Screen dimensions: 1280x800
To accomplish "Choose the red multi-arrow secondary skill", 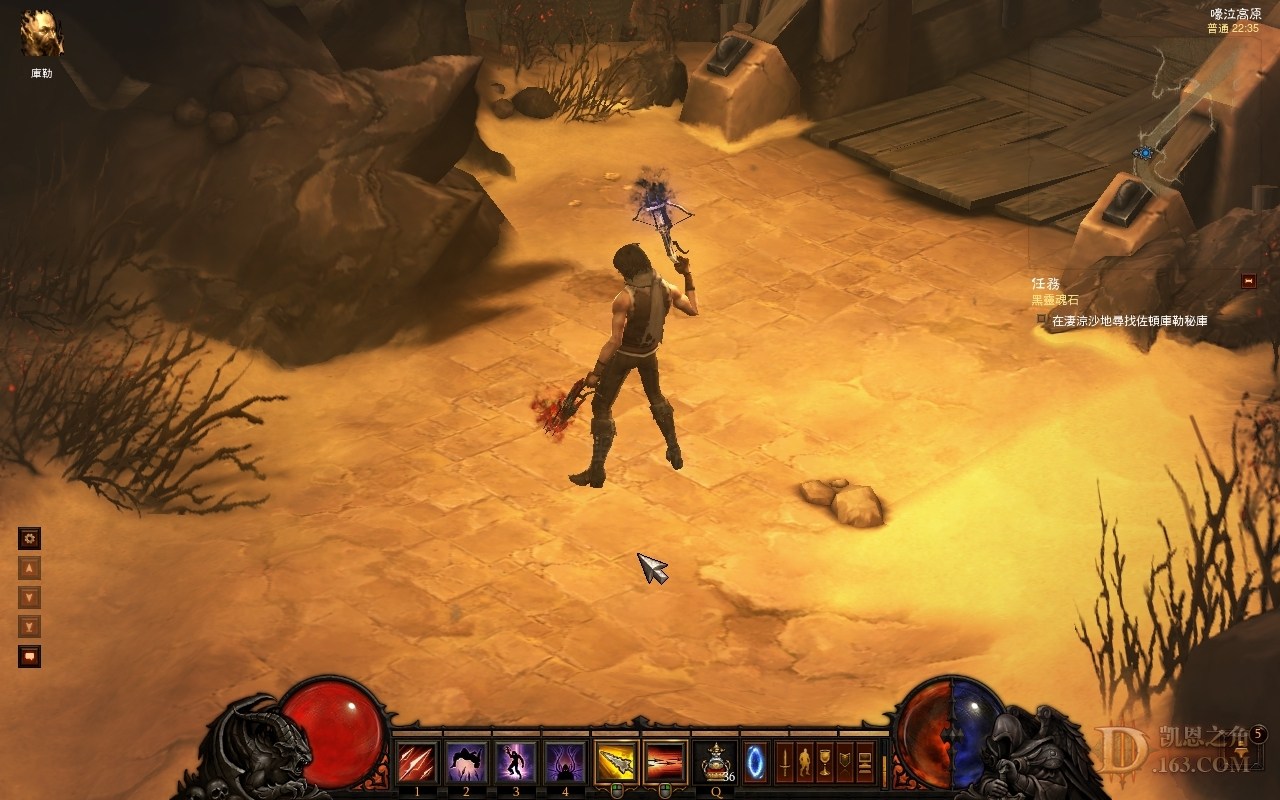I will (x=665, y=763).
